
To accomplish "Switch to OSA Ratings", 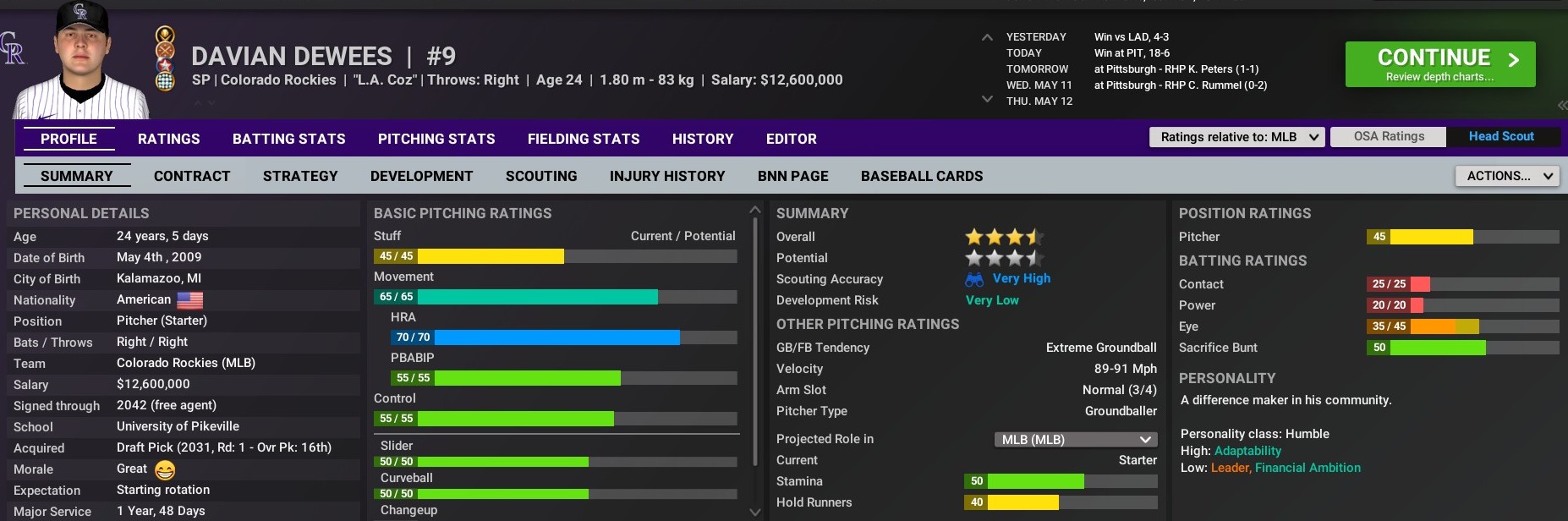I will (x=1389, y=137).
